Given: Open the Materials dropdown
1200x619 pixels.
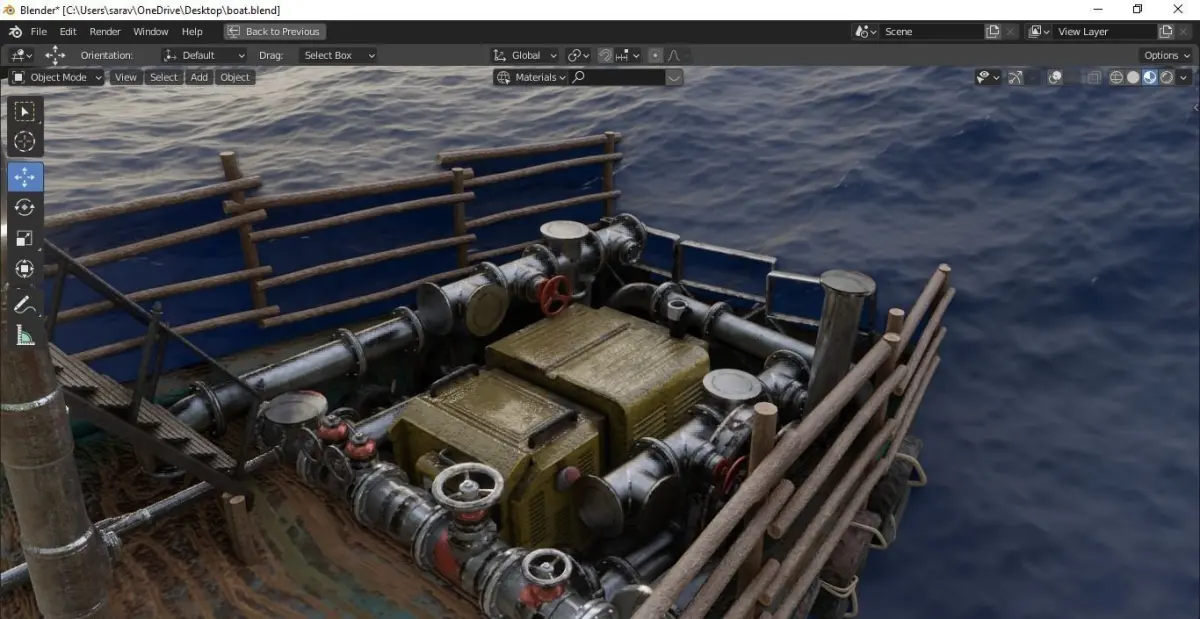Looking at the screenshot, I should pos(531,77).
